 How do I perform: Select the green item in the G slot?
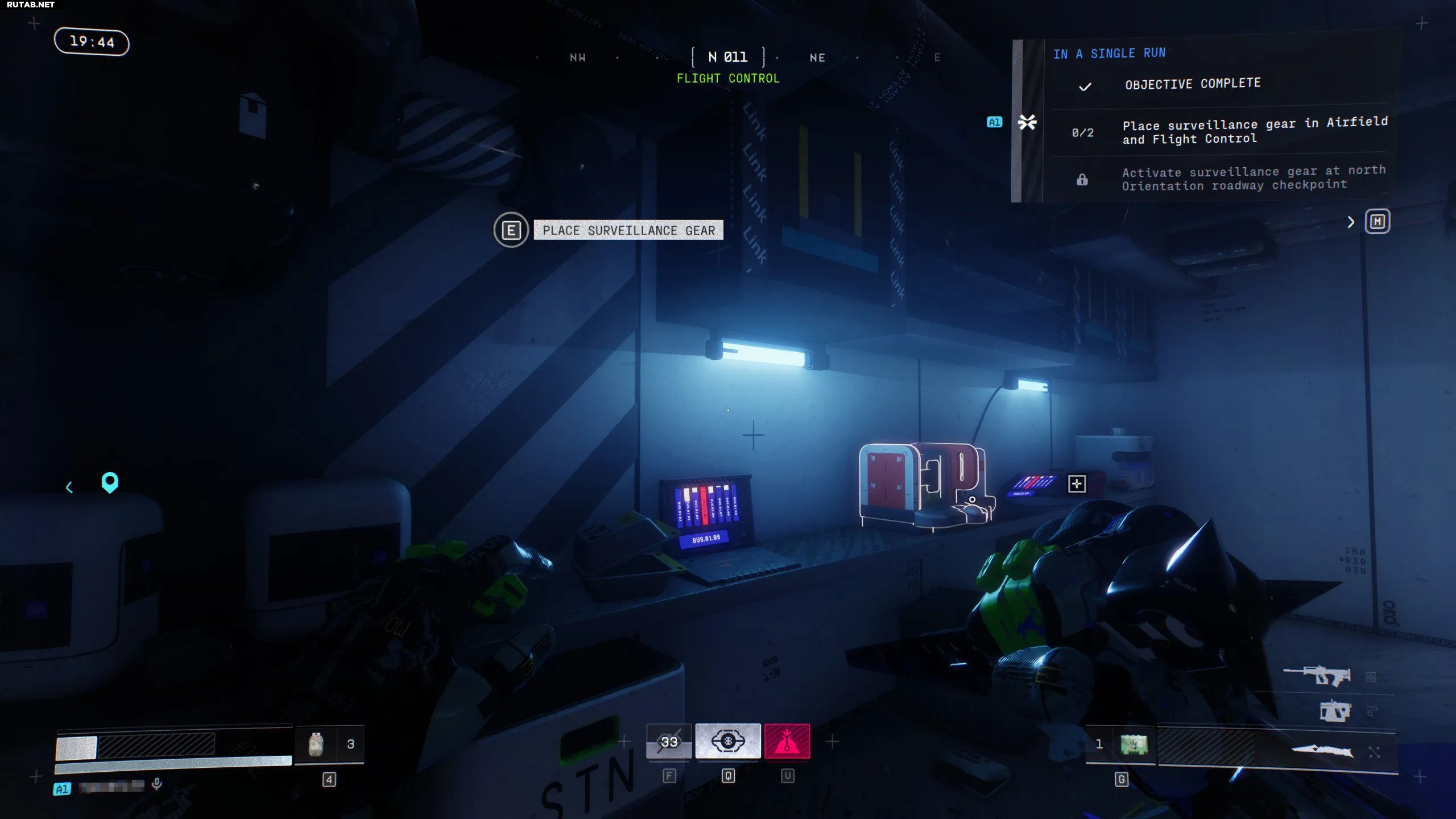1134,744
